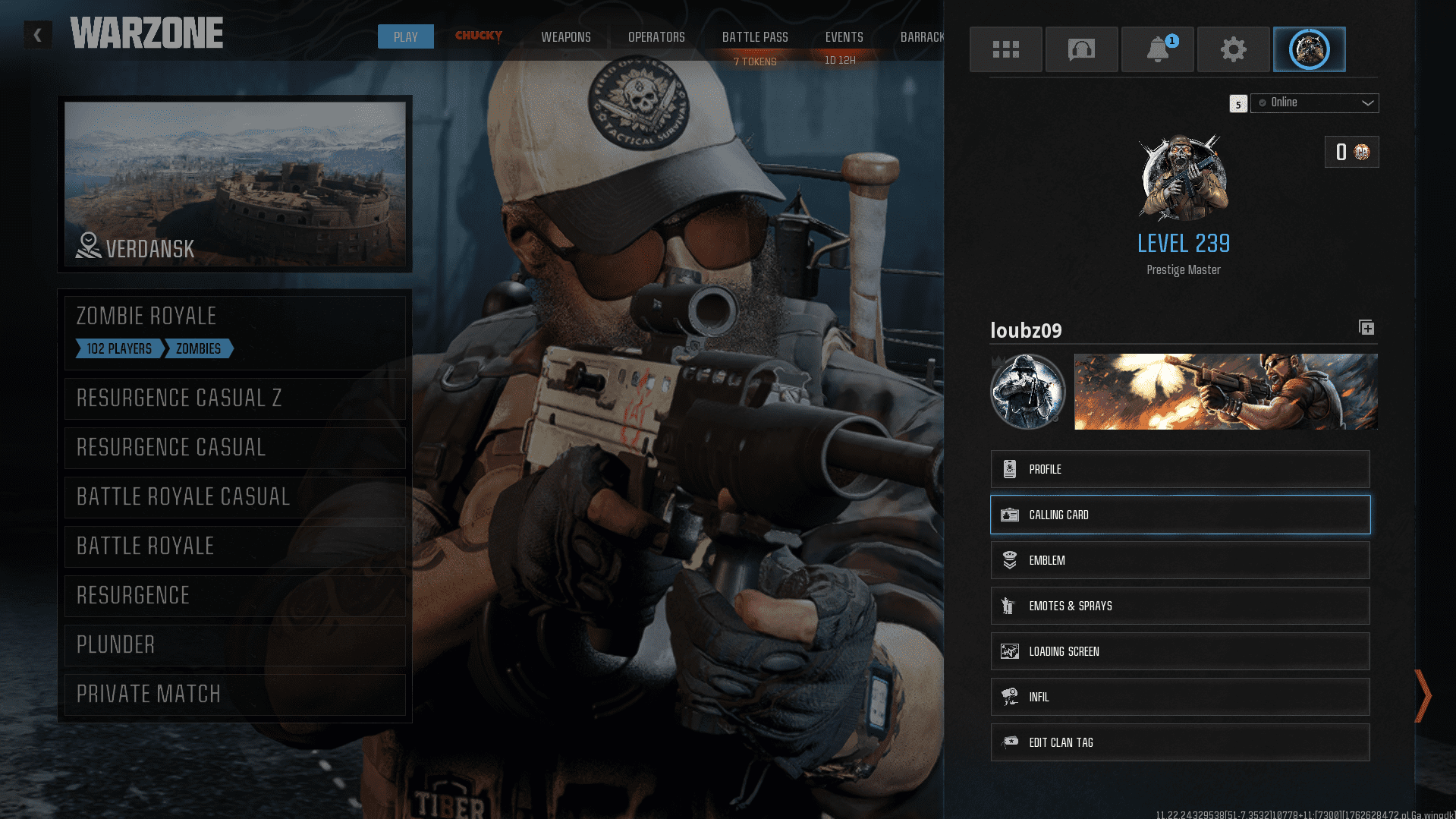This screenshot has width=1456, height=819.
Task: Open Edit Clan Tag
Action: click(1179, 742)
